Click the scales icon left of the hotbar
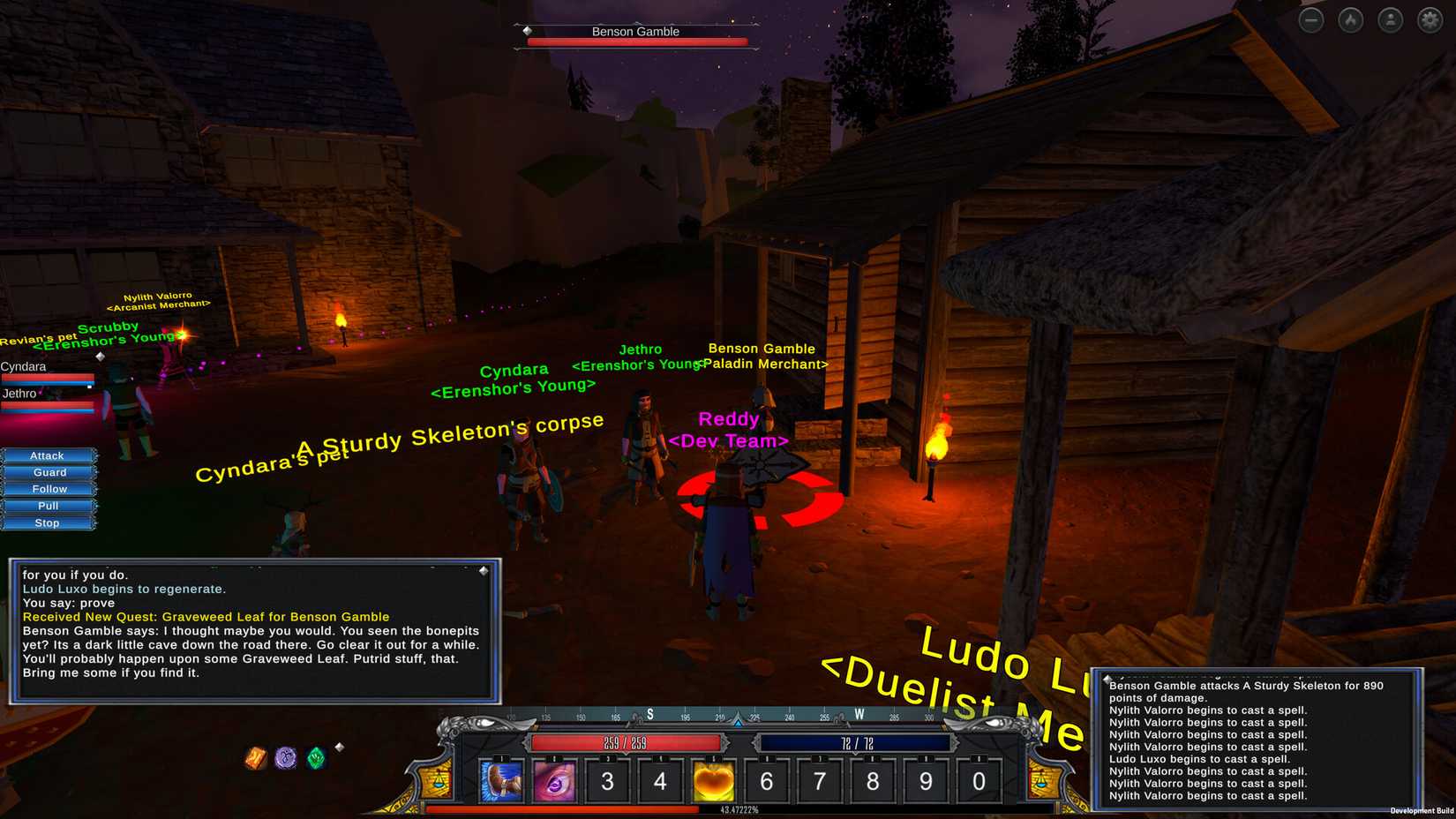 [x=439, y=780]
